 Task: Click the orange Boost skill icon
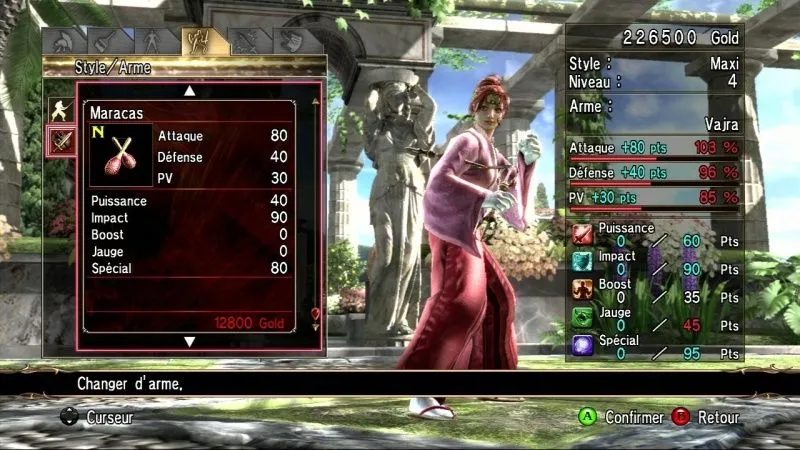[583, 290]
